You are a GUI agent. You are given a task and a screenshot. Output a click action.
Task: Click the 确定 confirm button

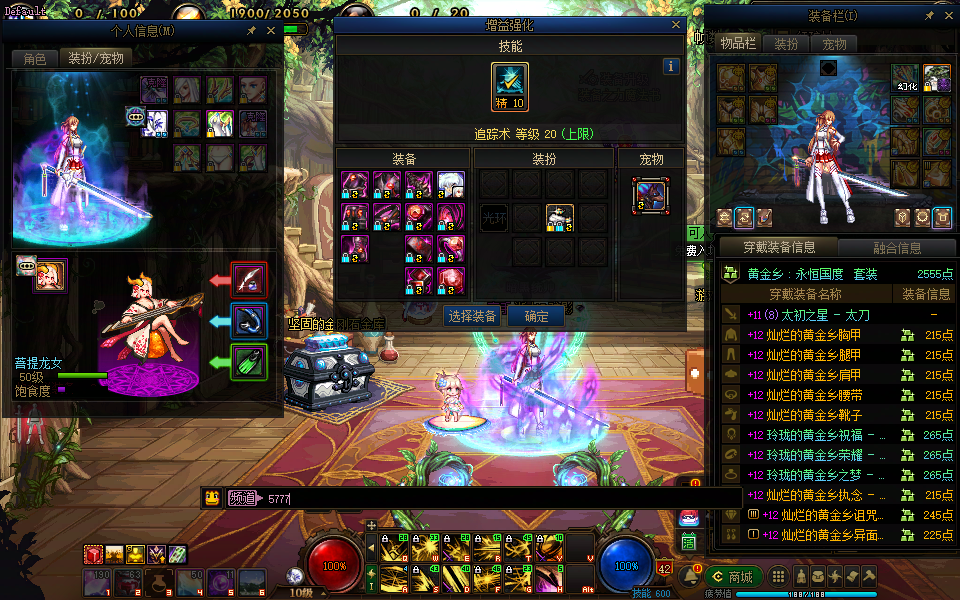click(x=536, y=316)
